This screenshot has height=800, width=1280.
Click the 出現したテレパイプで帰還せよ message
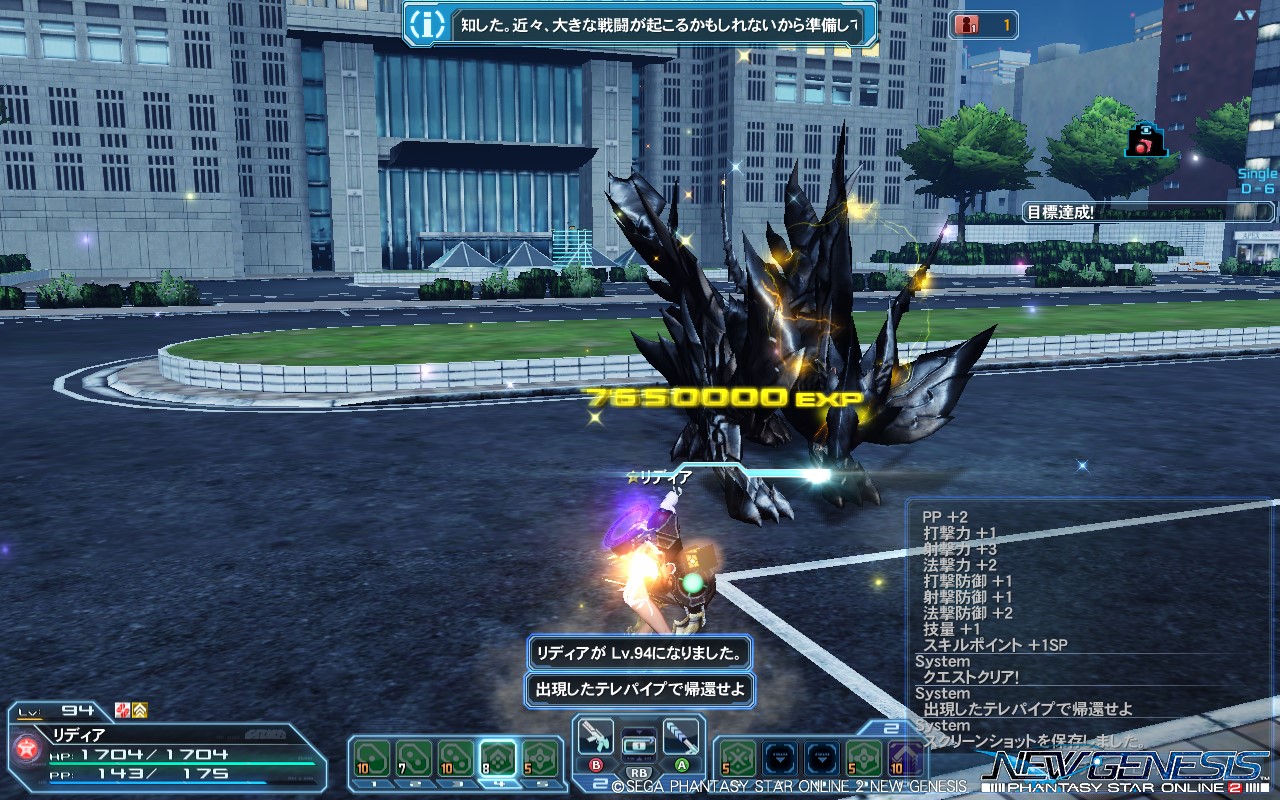click(x=640, y=690)
